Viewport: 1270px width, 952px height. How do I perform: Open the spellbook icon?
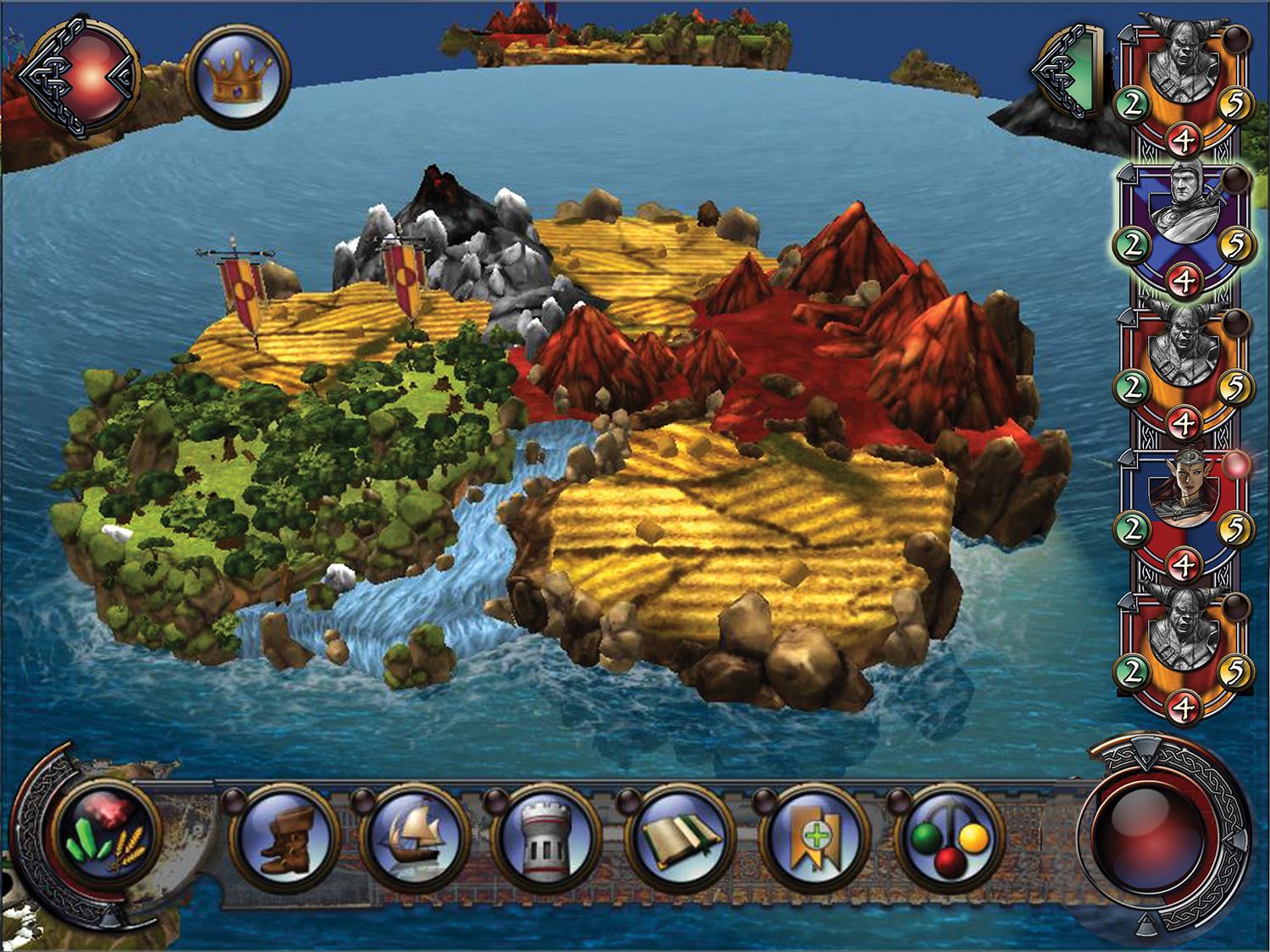click(x=680, y=838)
